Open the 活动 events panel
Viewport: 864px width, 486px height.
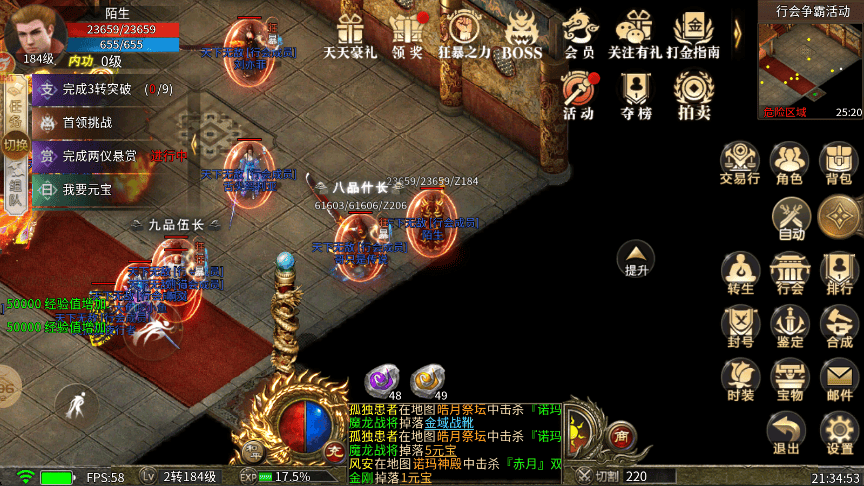click(x=579, y=95)
